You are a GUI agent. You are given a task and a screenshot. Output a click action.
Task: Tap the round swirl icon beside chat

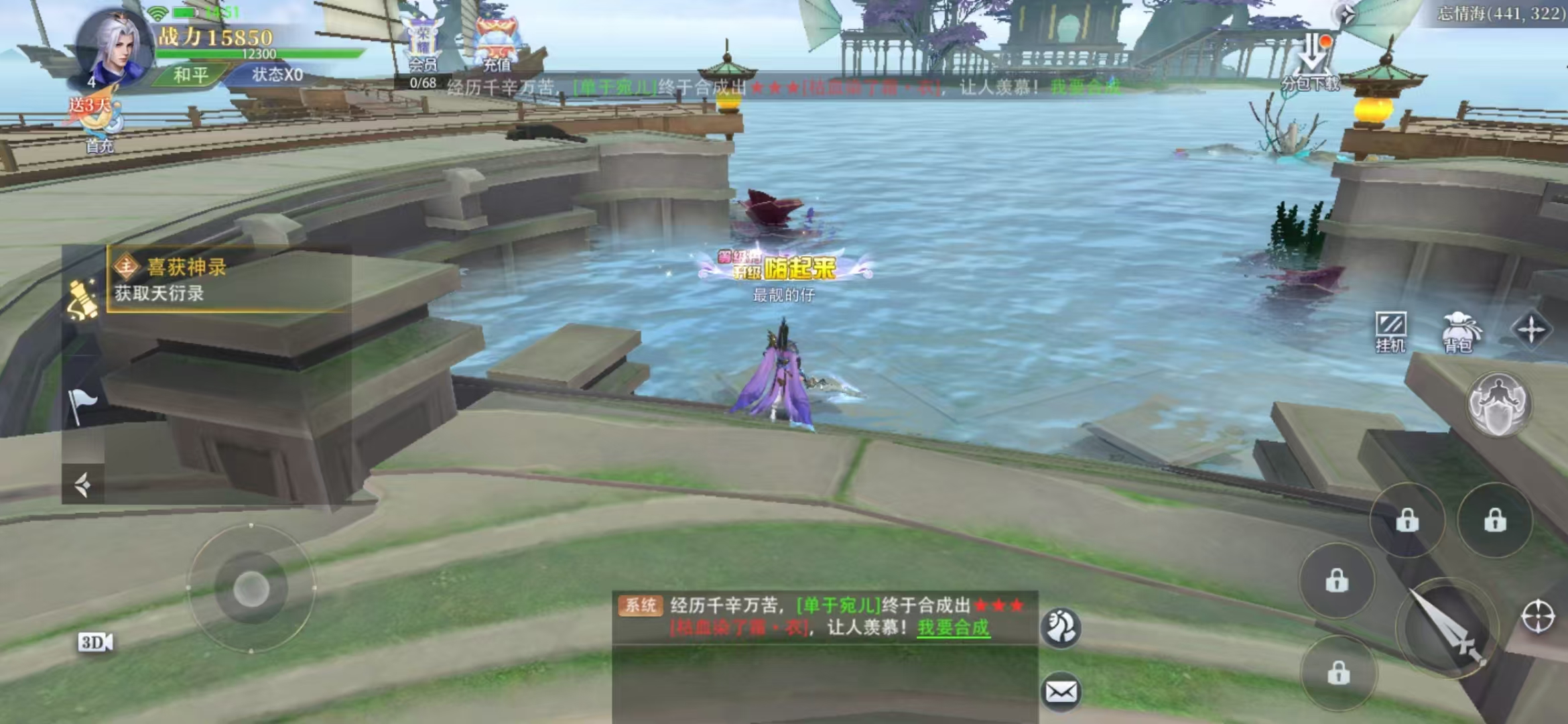(x=1061, y=627)
